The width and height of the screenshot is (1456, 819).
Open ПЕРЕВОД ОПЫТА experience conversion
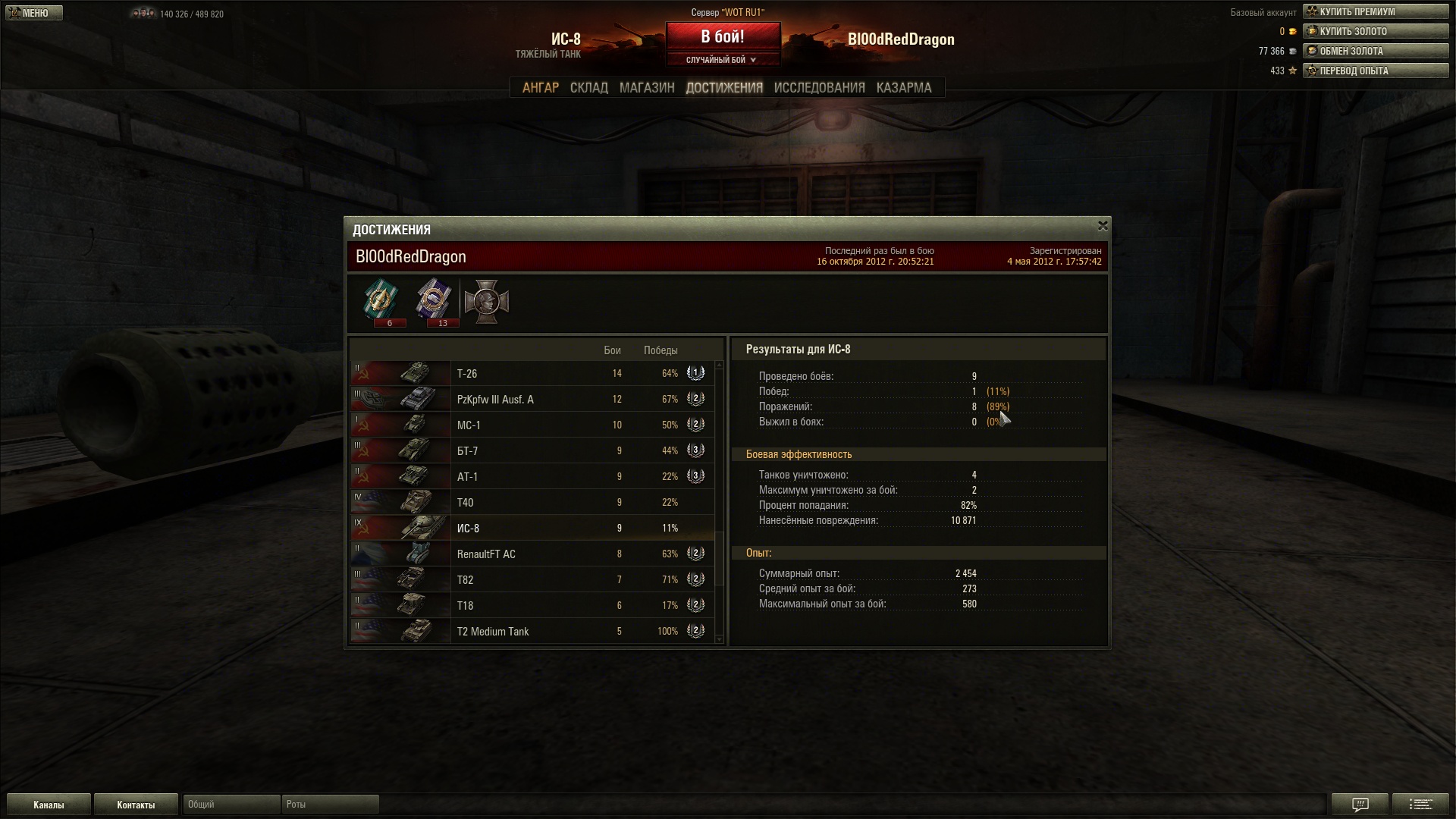1375,71
